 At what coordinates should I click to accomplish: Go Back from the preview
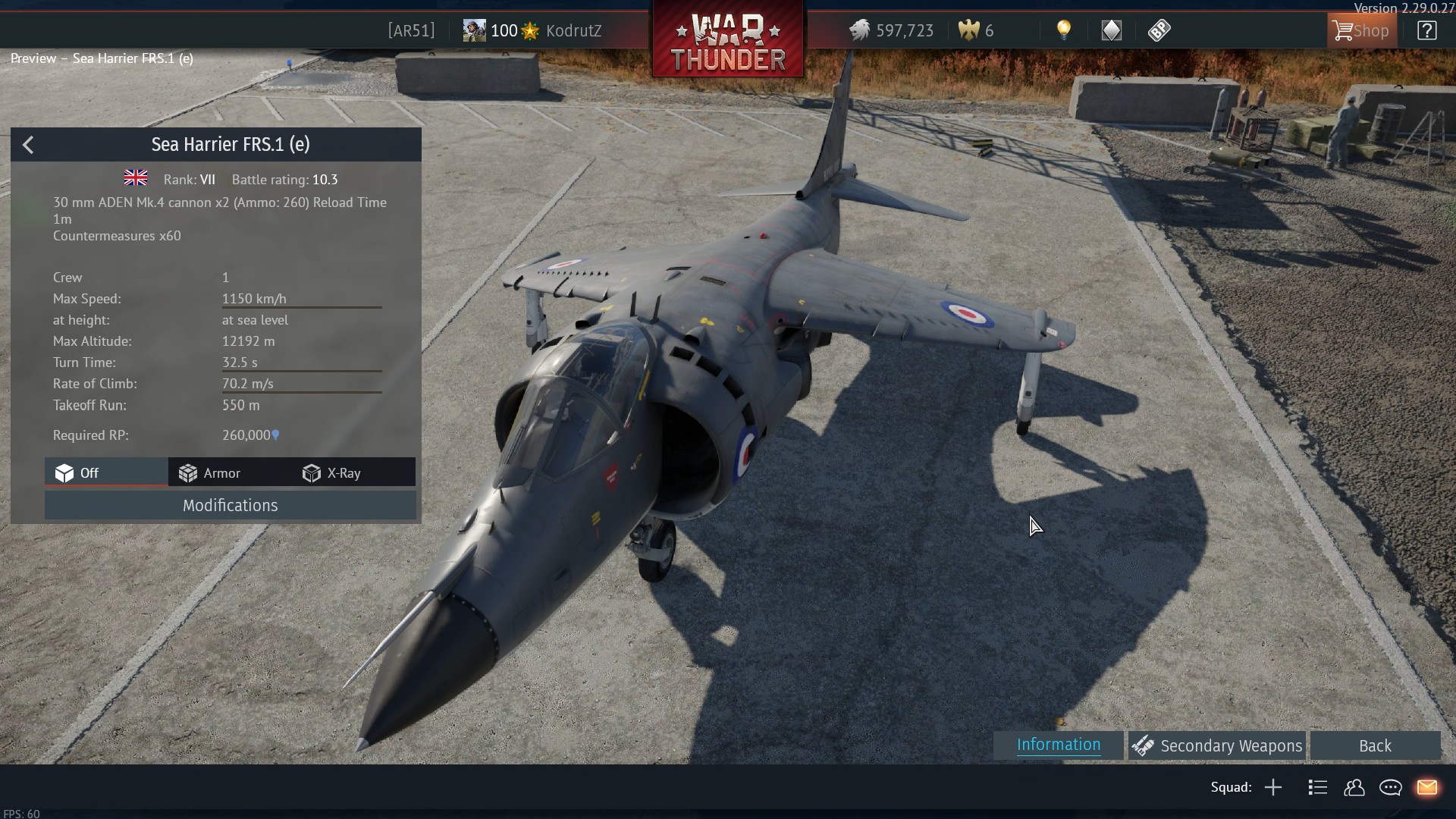click(1374, 746)
